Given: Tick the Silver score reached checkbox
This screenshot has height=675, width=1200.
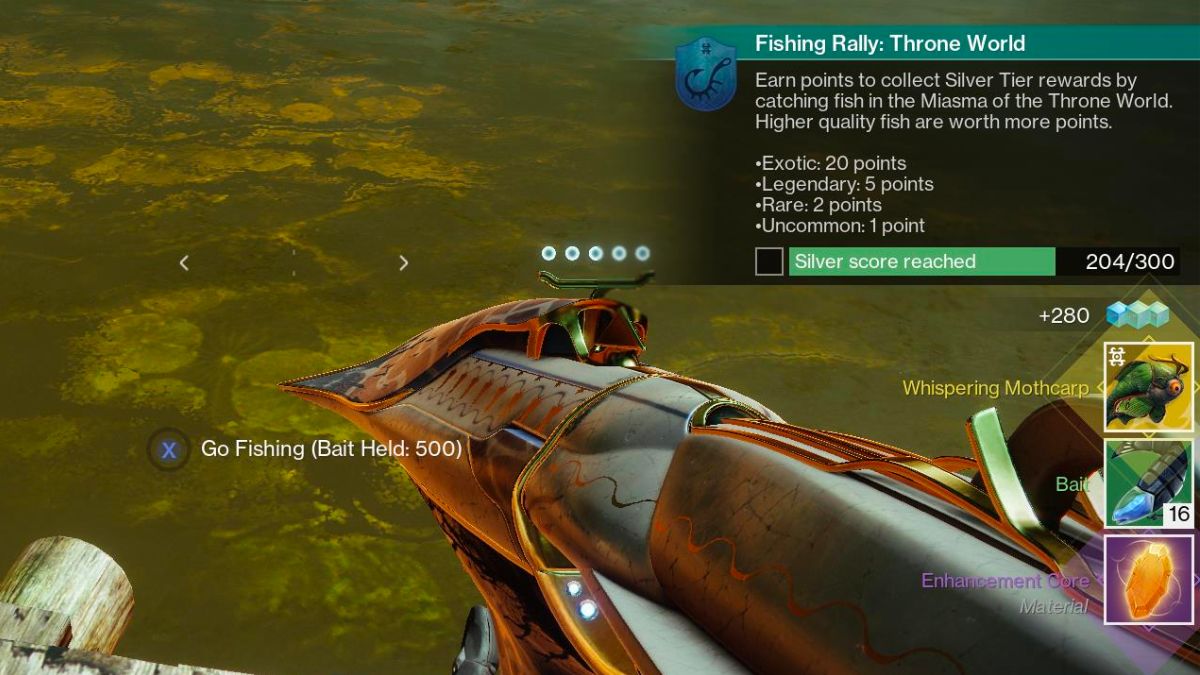Looking at the screenshot, I should 769,262.
